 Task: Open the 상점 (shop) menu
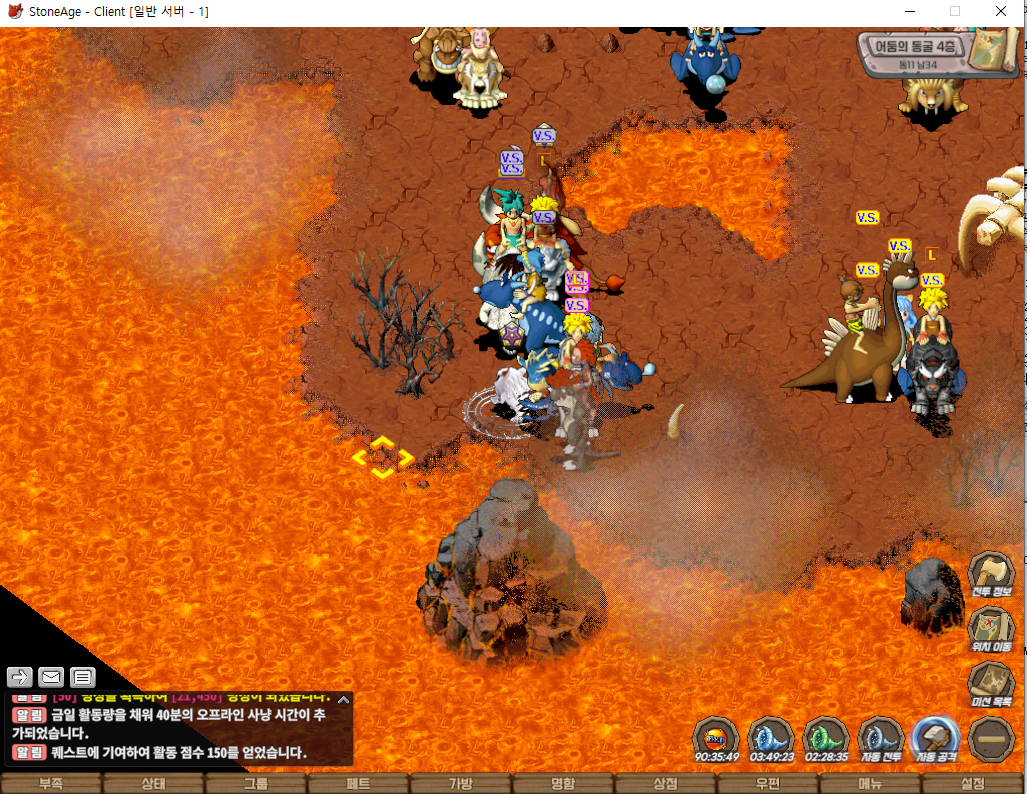666,784
